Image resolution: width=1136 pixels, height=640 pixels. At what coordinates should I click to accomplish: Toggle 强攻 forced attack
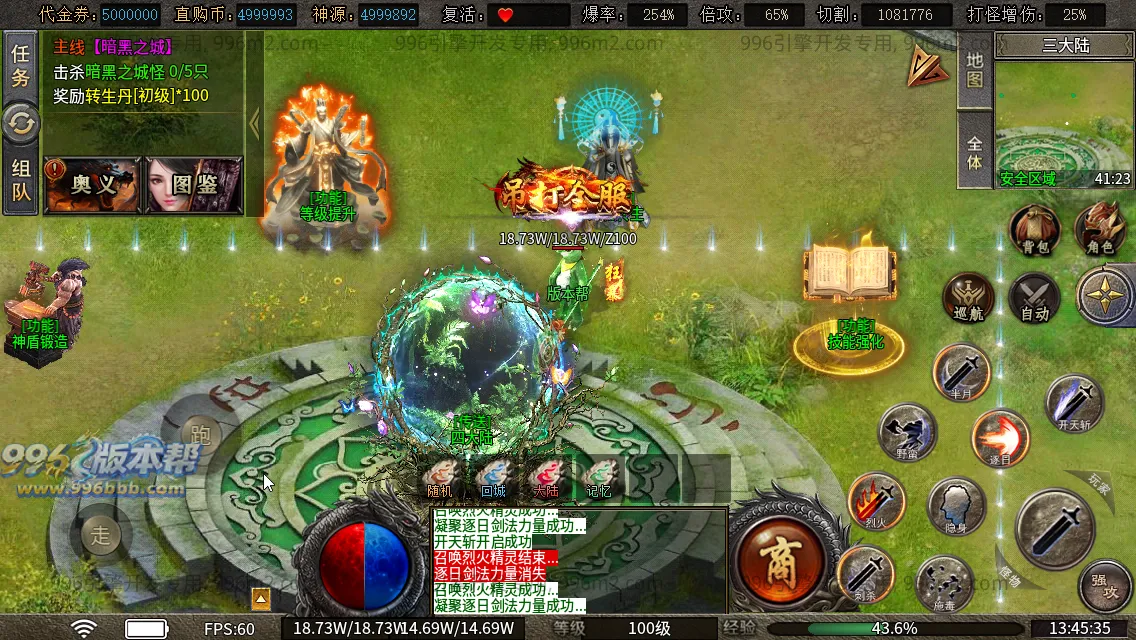(1104, 587)
